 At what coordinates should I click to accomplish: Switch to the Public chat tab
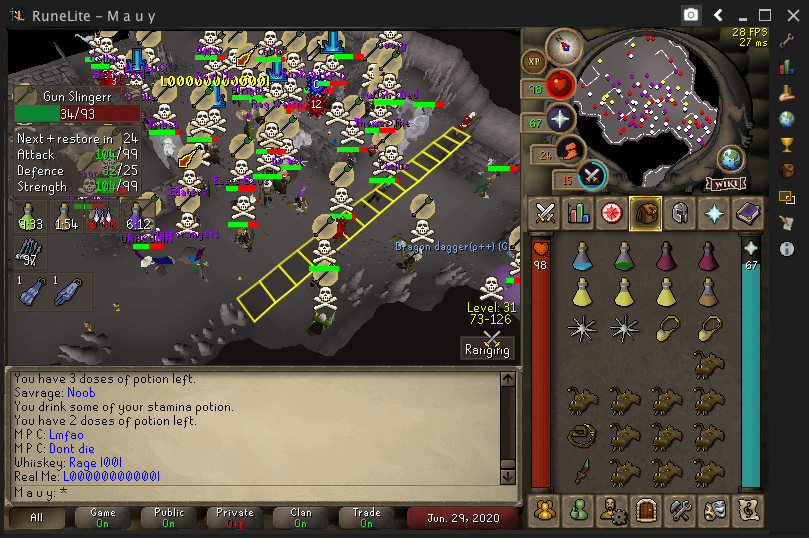pyautogui.click(x=169, y=517)
